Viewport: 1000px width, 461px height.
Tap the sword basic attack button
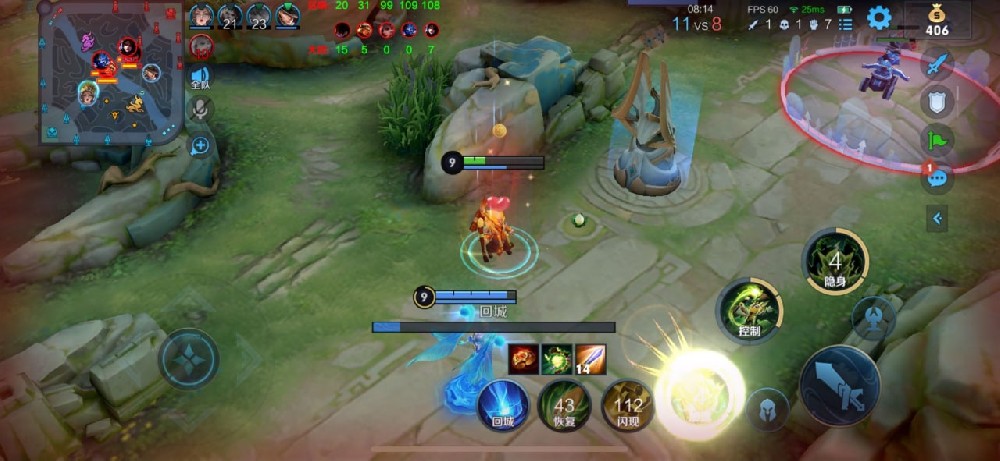839,385
